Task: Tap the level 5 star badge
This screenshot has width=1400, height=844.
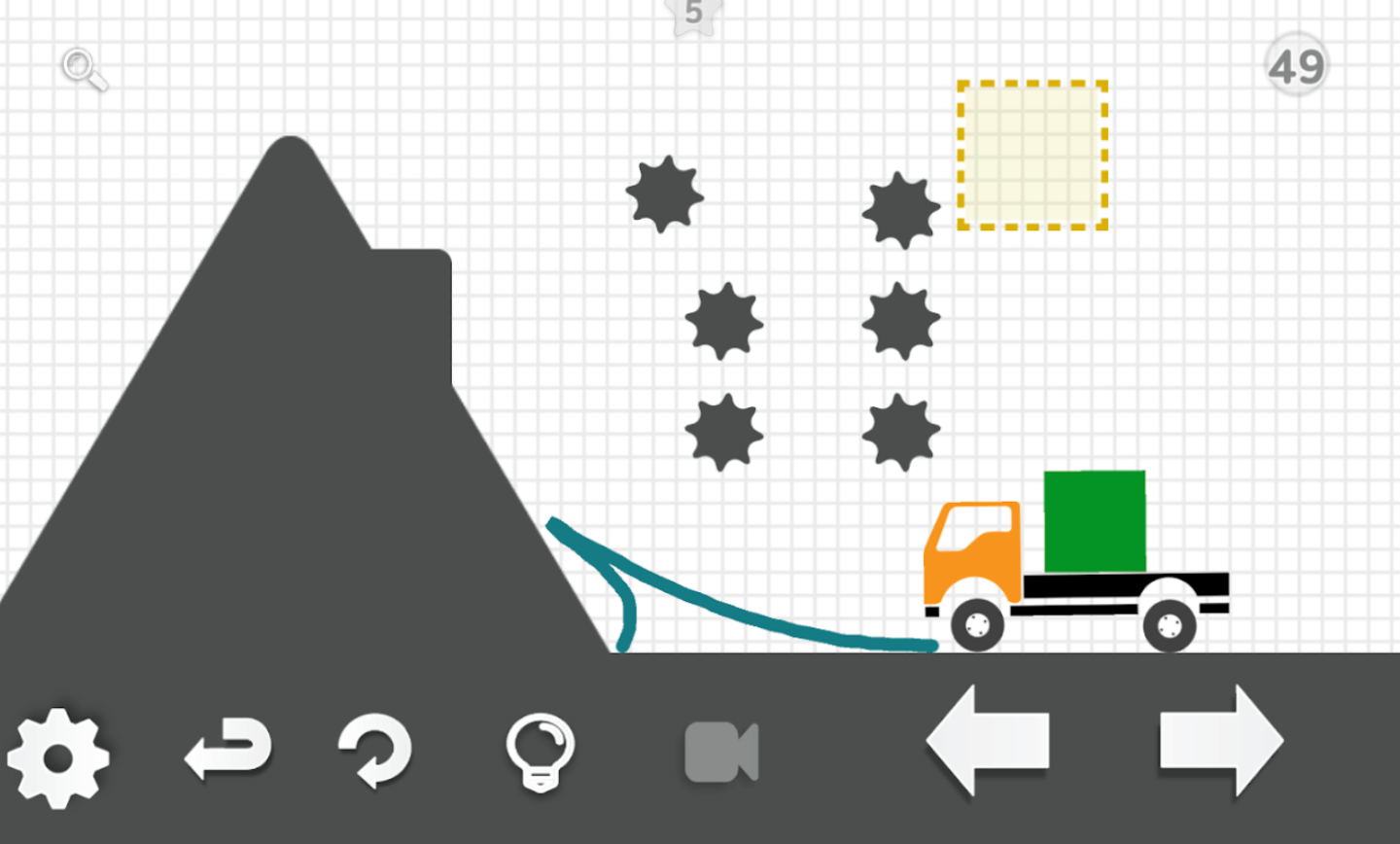Action: tap(691, 15)
